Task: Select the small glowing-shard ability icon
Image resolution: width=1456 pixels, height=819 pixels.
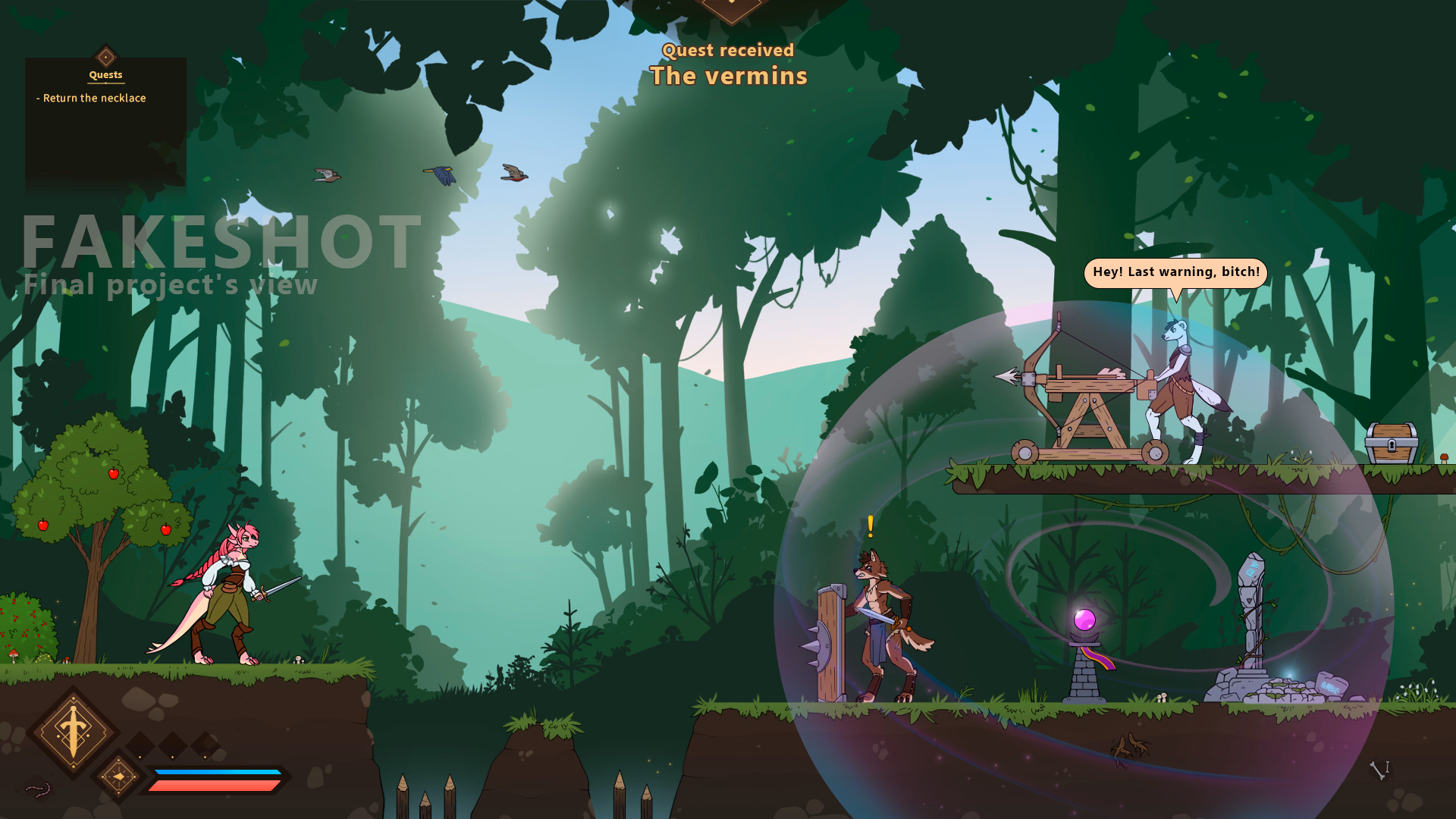Action: pyautogui.click(x=118, y=776)
